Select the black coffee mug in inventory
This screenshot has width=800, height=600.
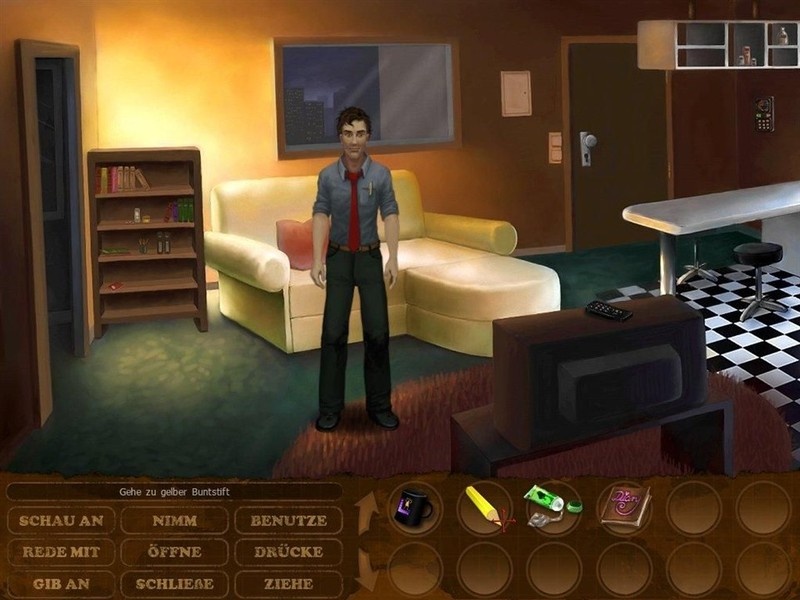click(x=414, y=507)
